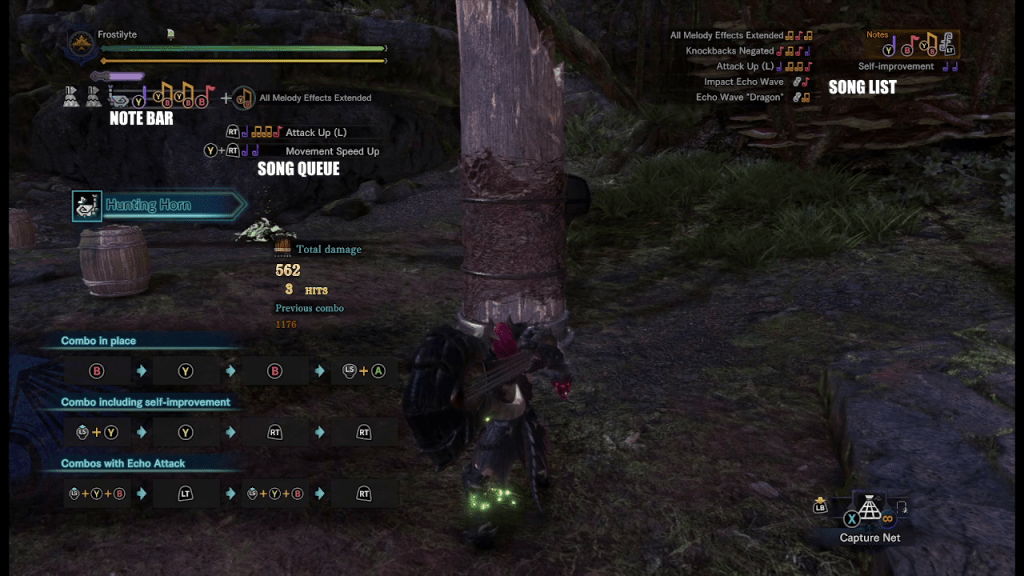1024x576 pixels.
Task: Select the Self-improvement melody entry
Action: (895, 67)
